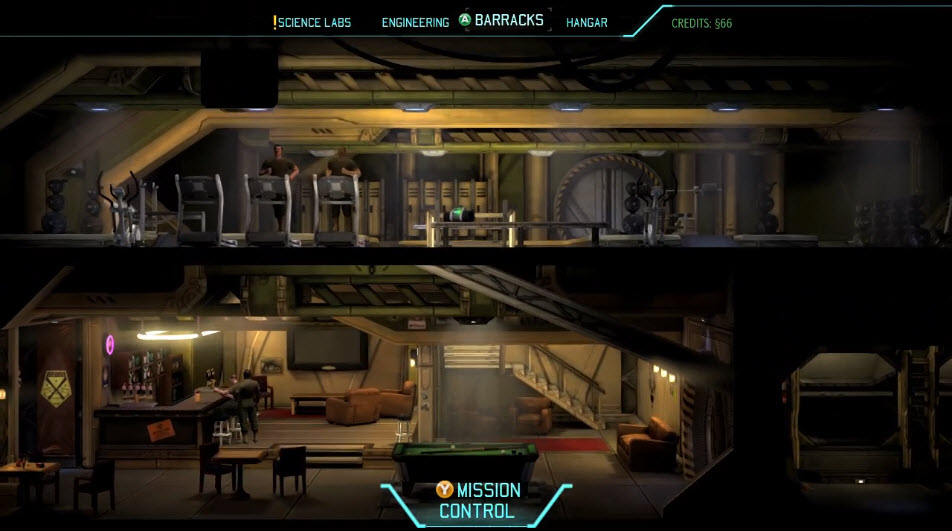Go to the Hangar tab
The height and width of the screenshot is (531, 952).
click(x=587, y=22)
